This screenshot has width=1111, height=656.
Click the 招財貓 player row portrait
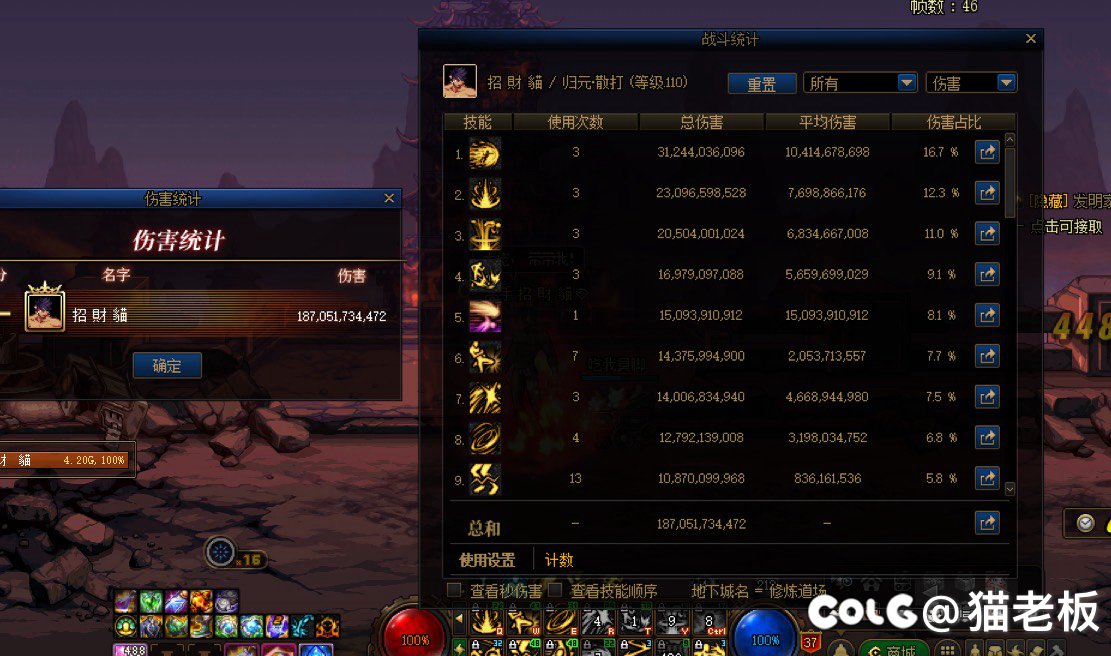tap(45, 311)
